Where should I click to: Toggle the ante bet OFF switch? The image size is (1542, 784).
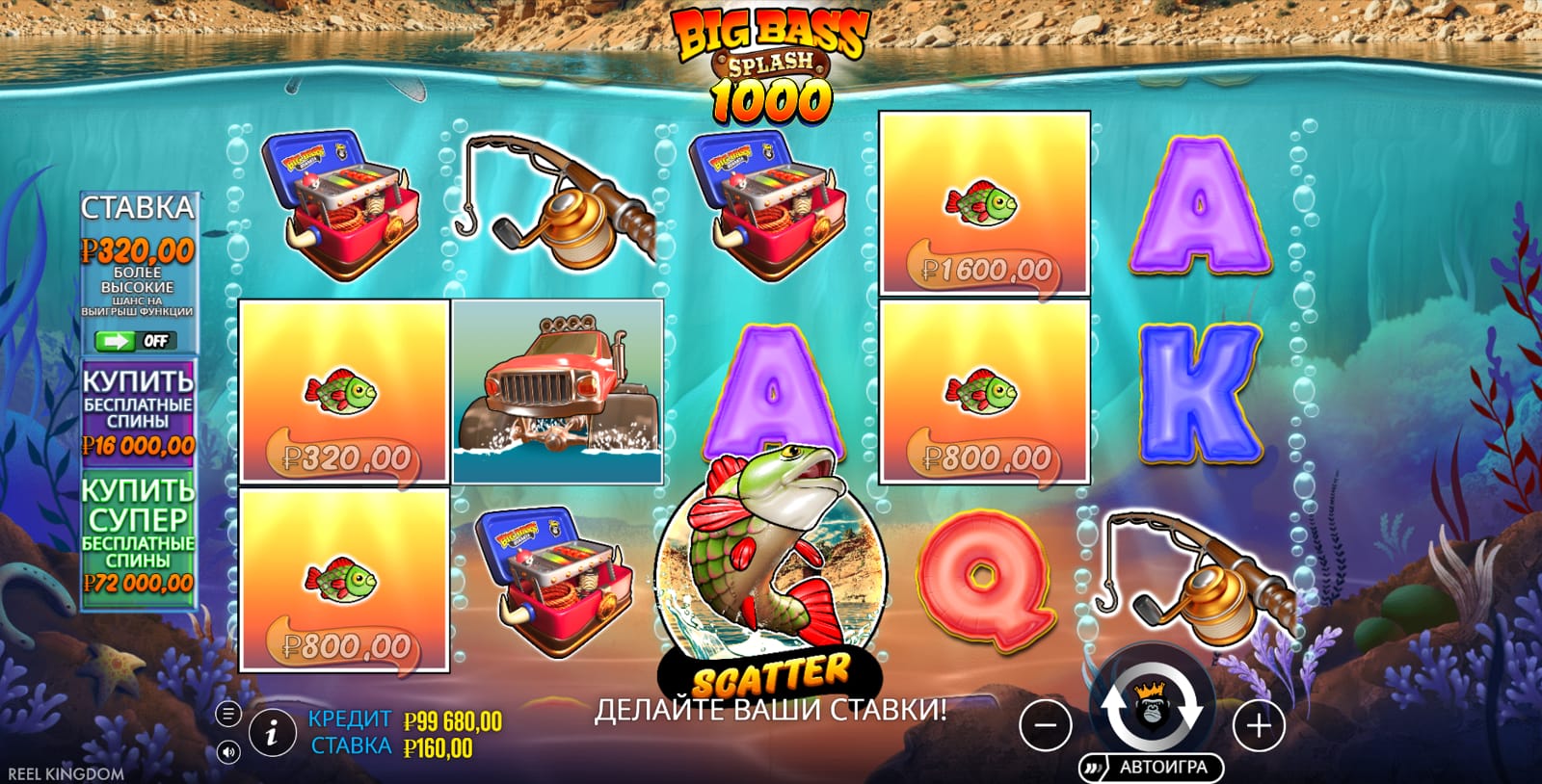pyautogui.click(x=136, y=341)
